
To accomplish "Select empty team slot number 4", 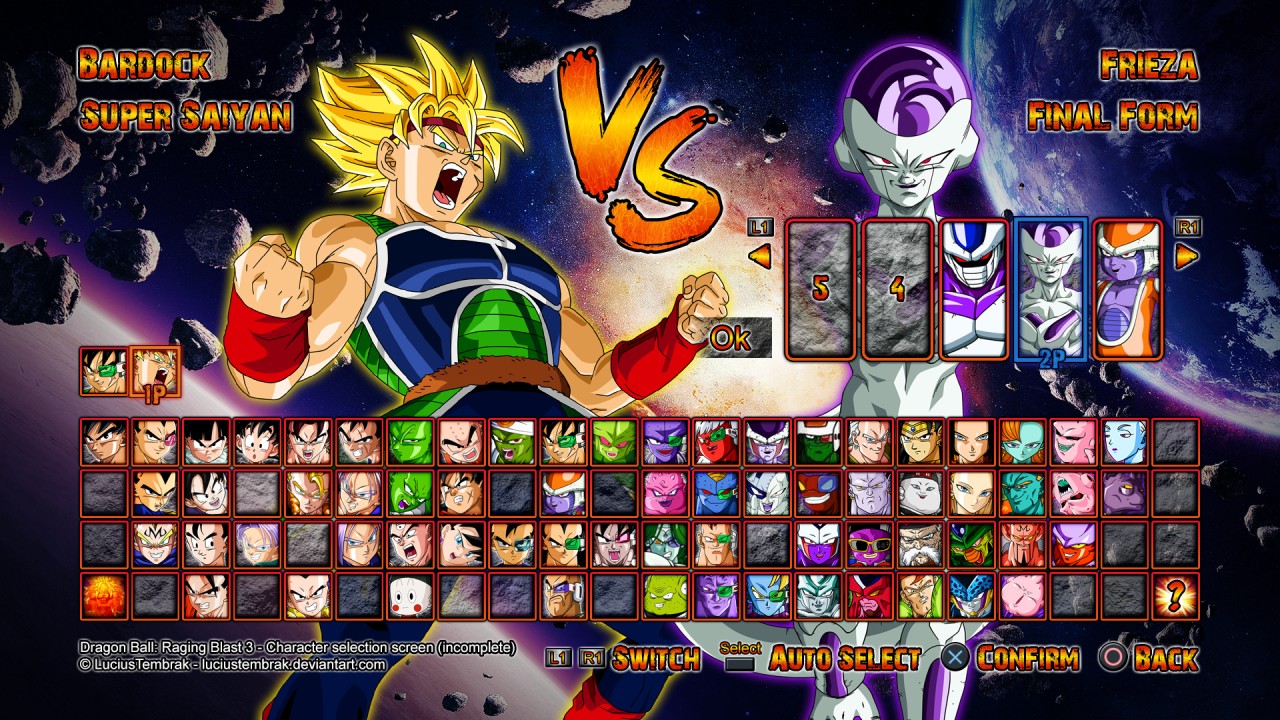I will click(x=897, y=289).
